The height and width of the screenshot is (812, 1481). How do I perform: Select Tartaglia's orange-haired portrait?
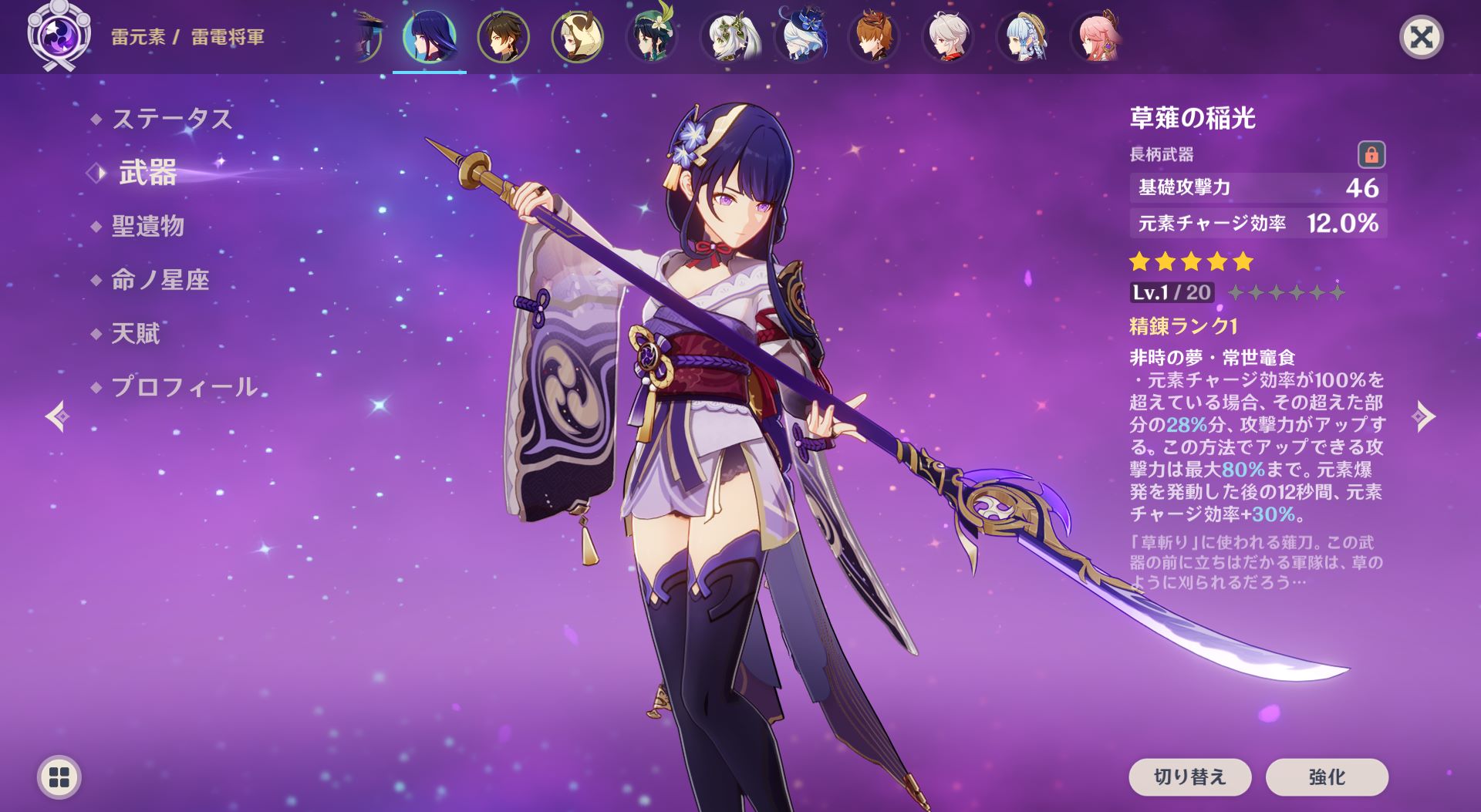(873, 37)
